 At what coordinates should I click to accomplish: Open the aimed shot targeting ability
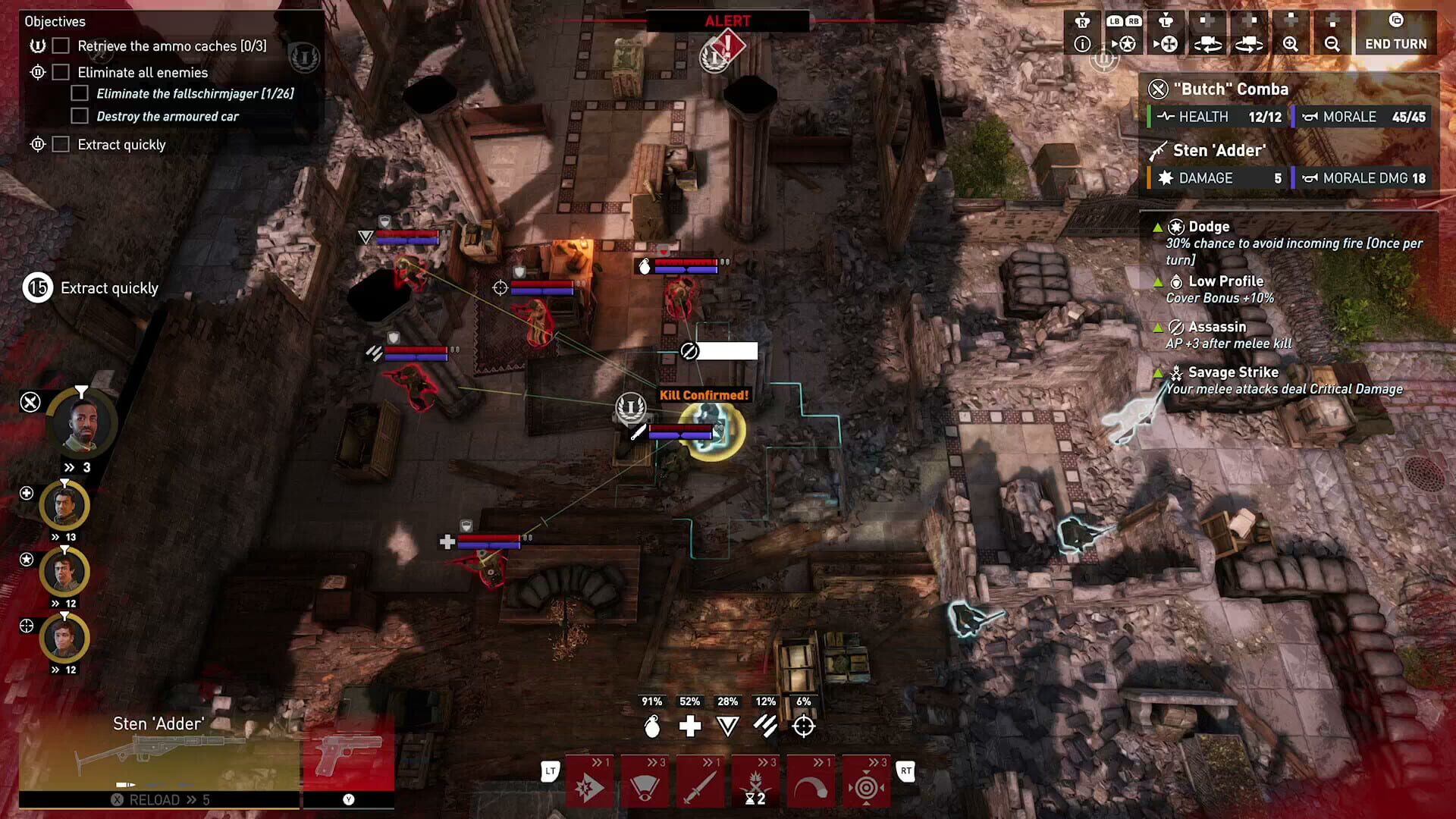(x=868, y=781)
